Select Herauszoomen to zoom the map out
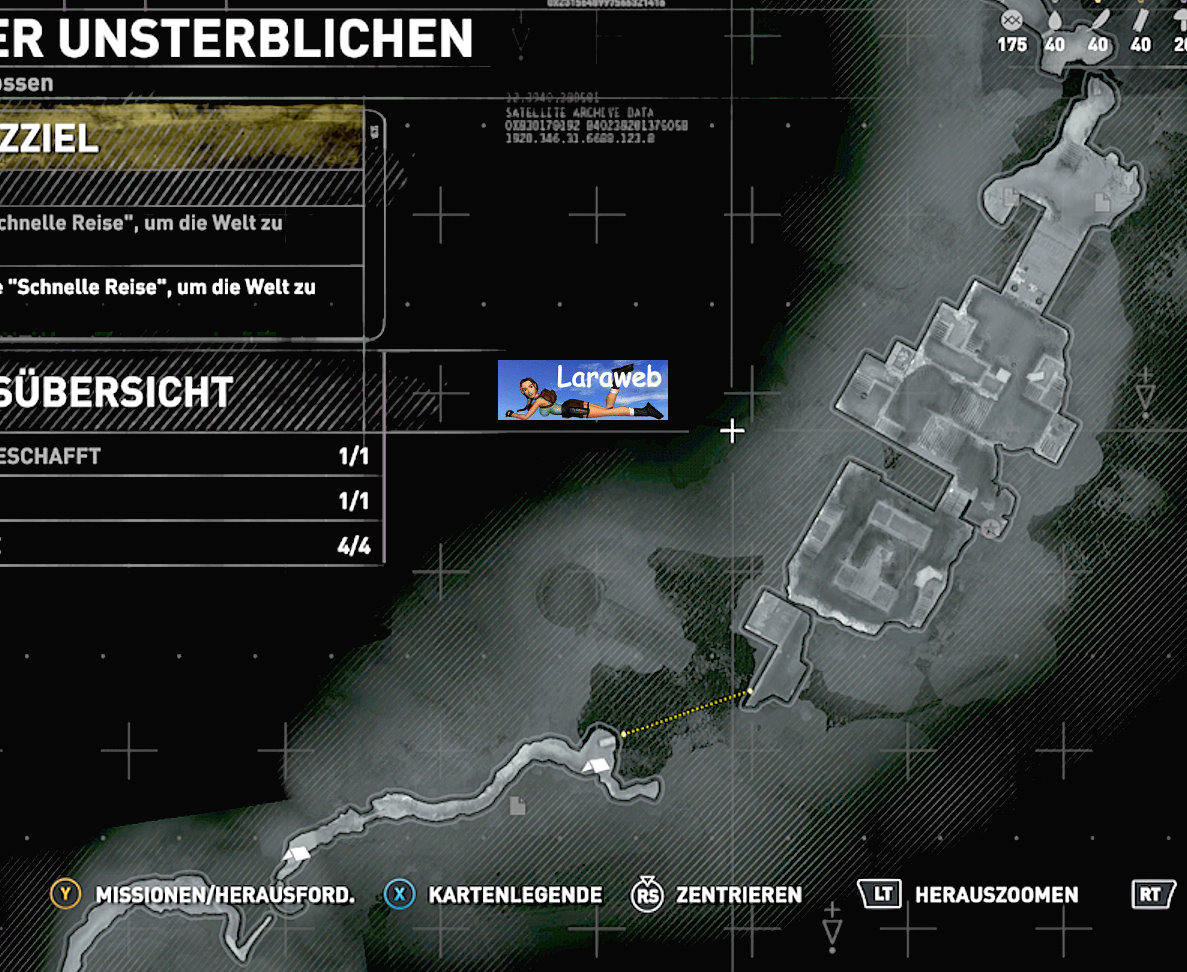The height and width of the screenshot is (972, 1187). click(x=995, y=895)
